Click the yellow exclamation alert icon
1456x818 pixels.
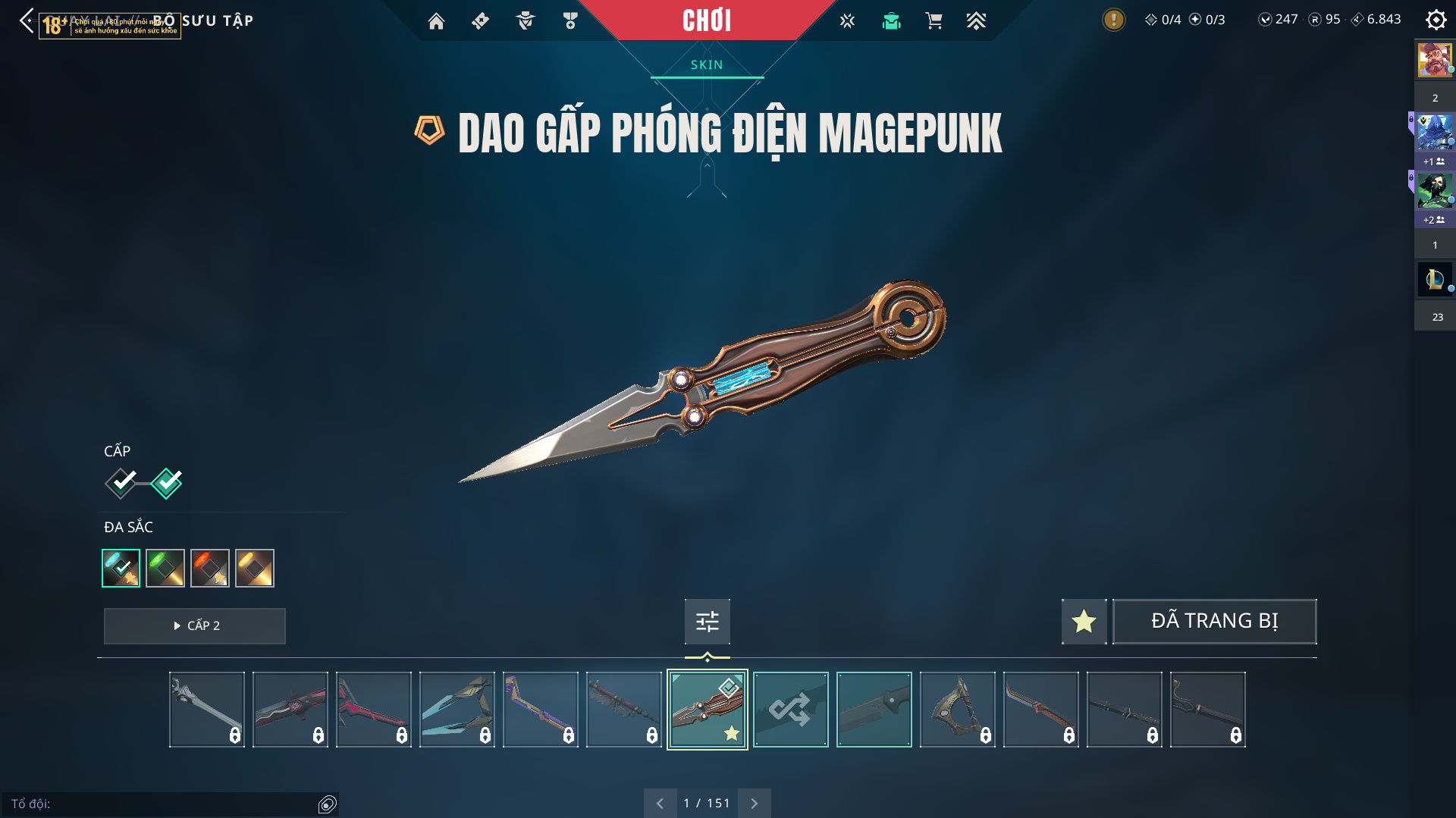coord(1113,20)
